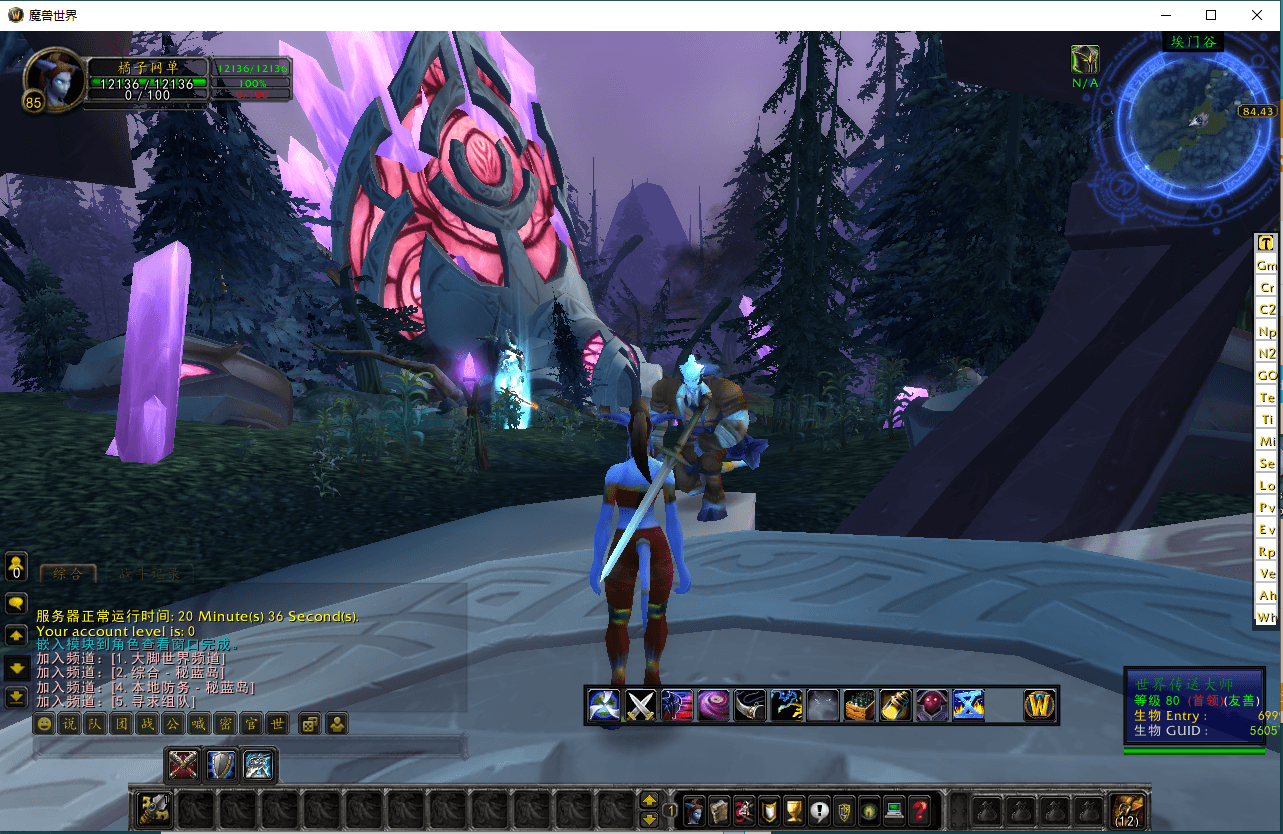1283x834 pixels.
Task: Open the golden trophy achievements button
Action: click(x=794, y=810)
